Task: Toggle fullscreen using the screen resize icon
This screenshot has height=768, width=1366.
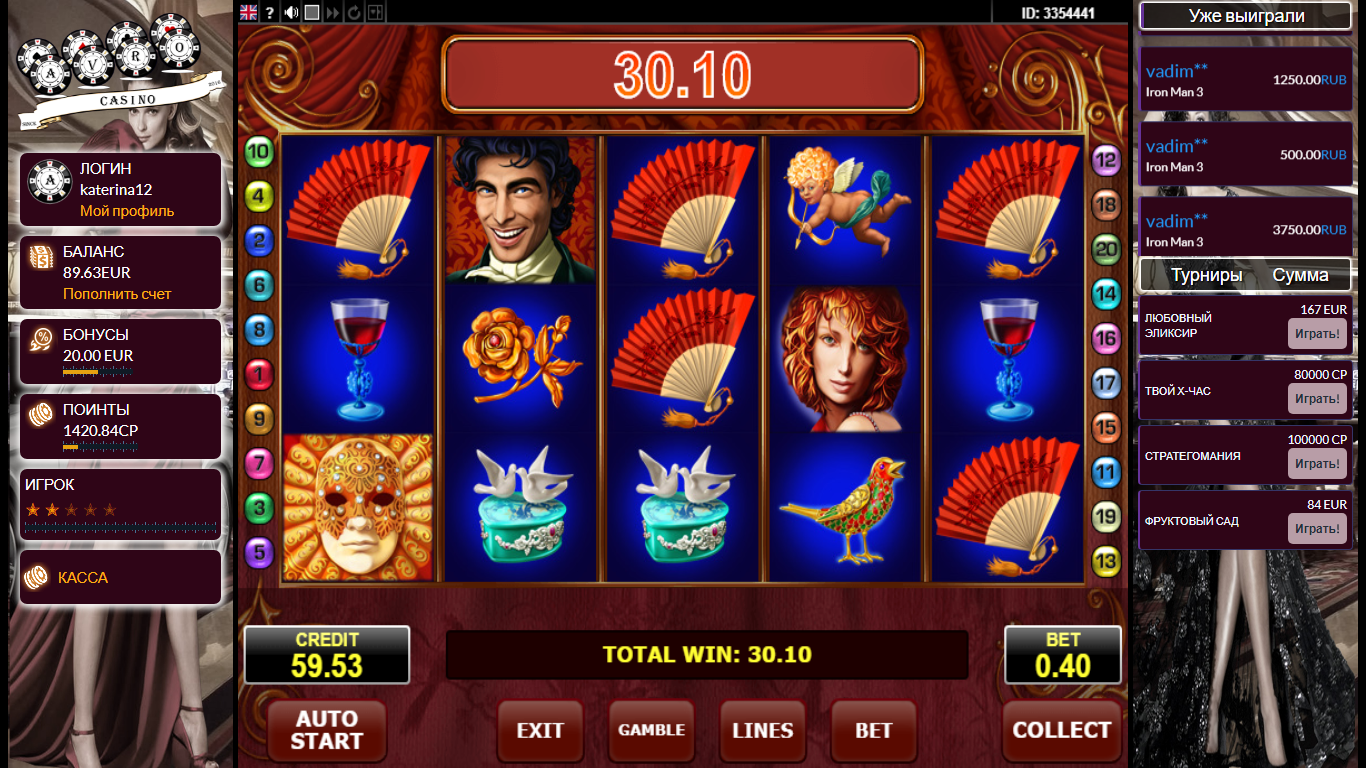Action: (x=376, y=13)
